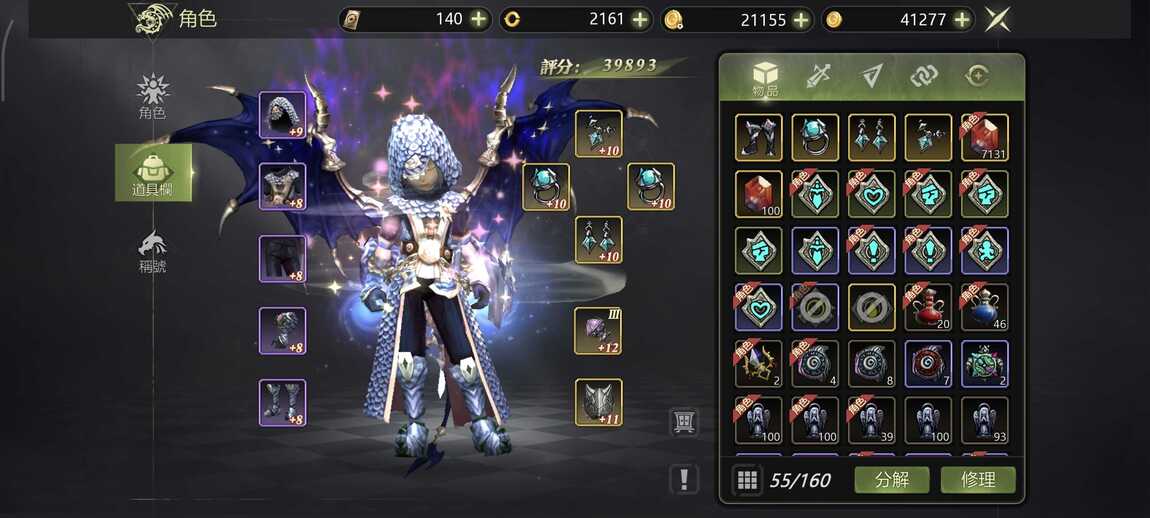Viewport: 1150px width, 518px height.
Task: Pick the red gem stack of 7131
Action: pyautogui.click(x=984, y=137)
